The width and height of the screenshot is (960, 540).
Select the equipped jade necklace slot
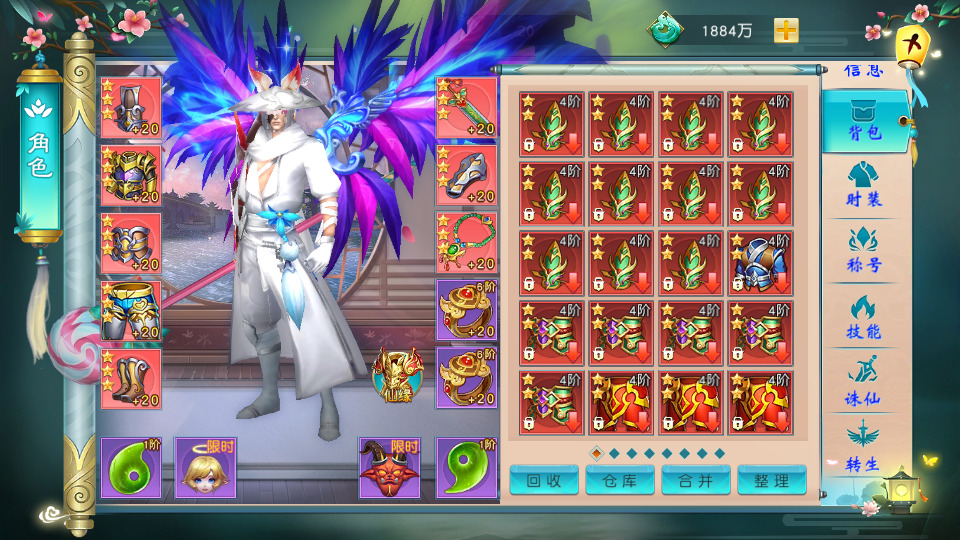[467, 243]
